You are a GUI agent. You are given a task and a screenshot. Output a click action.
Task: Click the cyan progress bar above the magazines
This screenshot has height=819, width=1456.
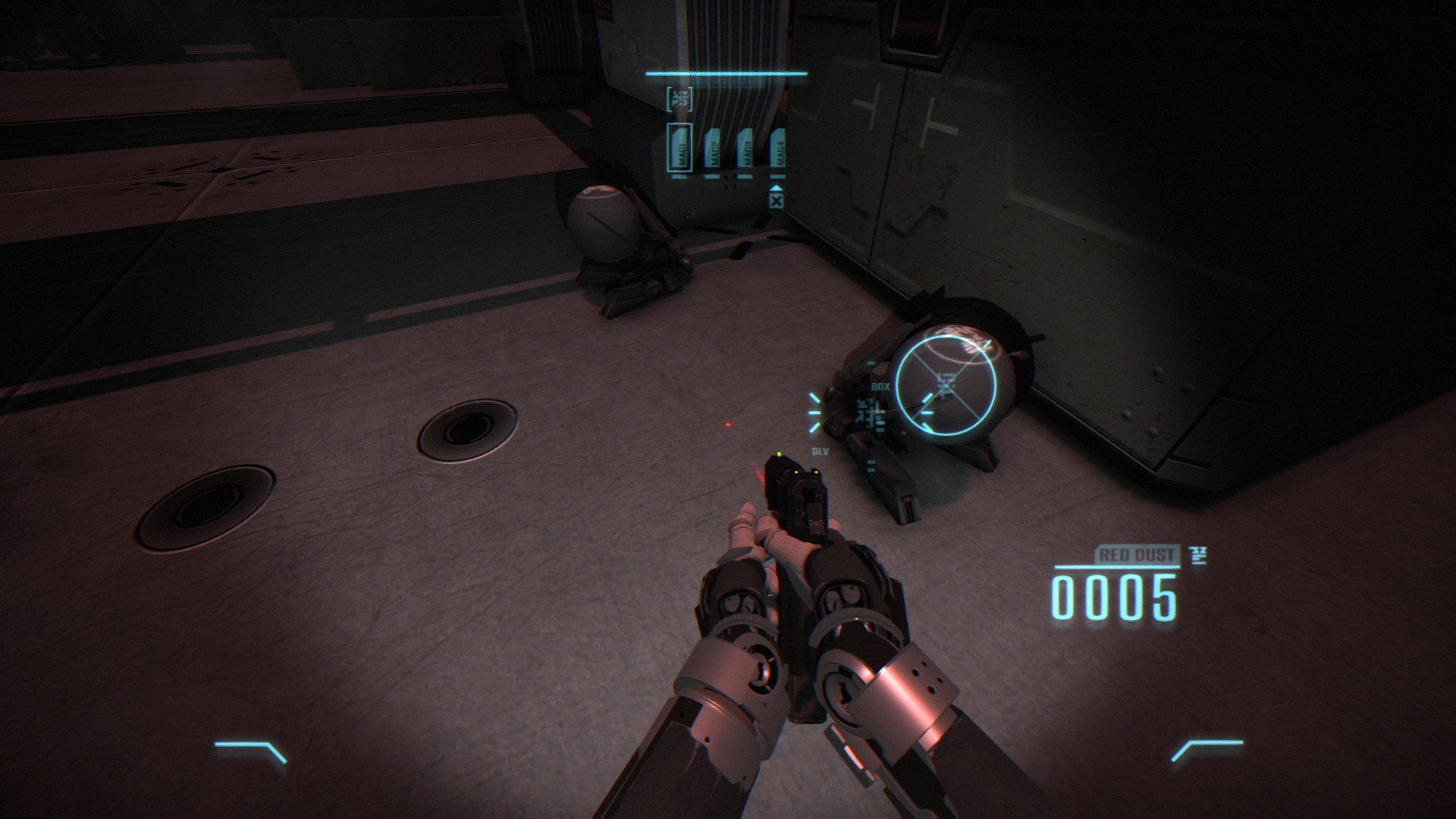click(x=724, y=74)
